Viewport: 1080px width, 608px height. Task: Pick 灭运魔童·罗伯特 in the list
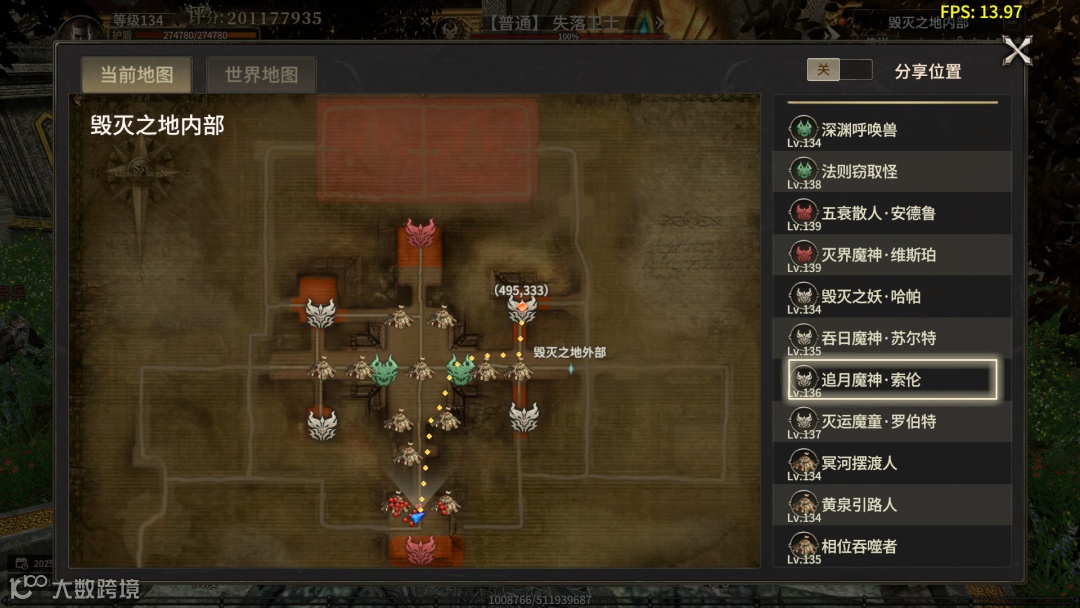tap(892, 422)
